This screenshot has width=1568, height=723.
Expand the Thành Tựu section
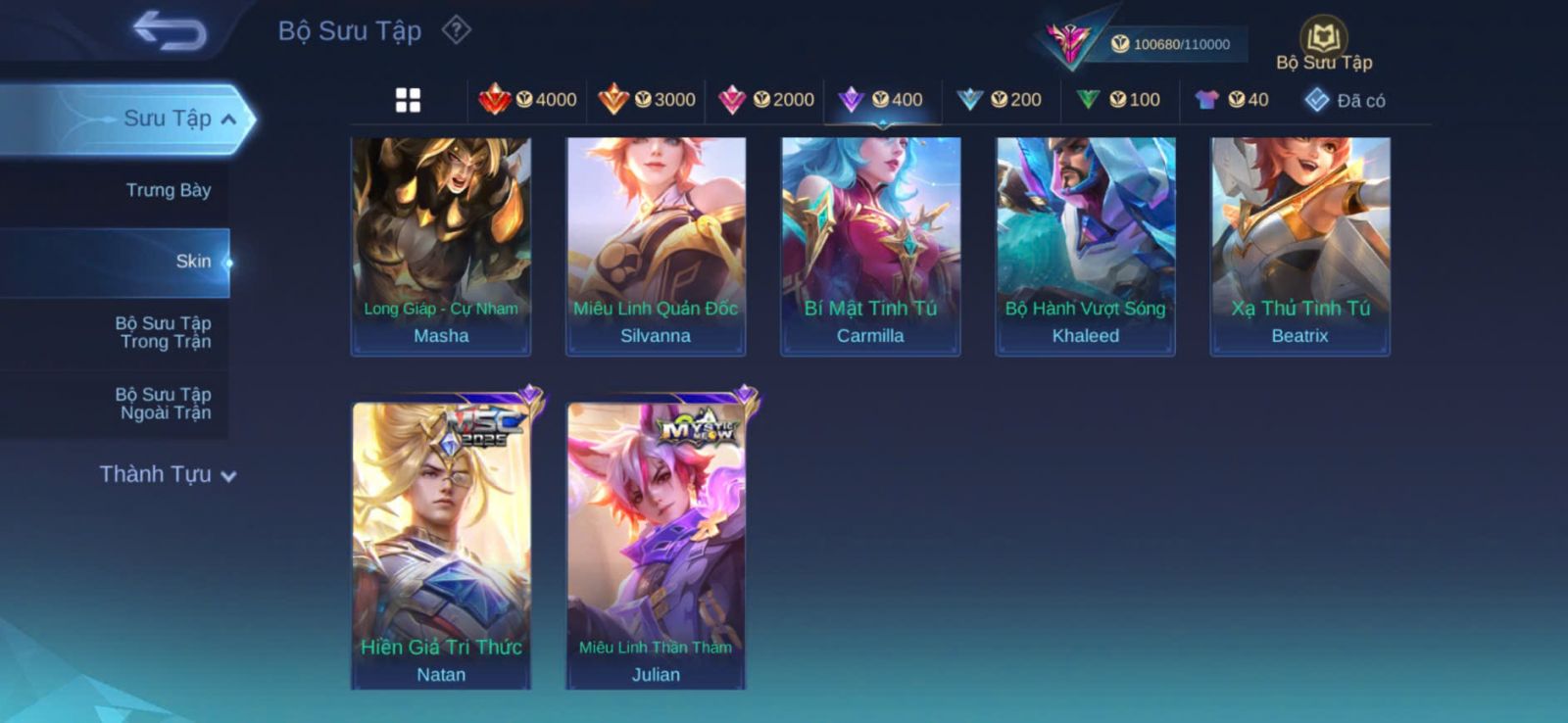coord(167,474)
